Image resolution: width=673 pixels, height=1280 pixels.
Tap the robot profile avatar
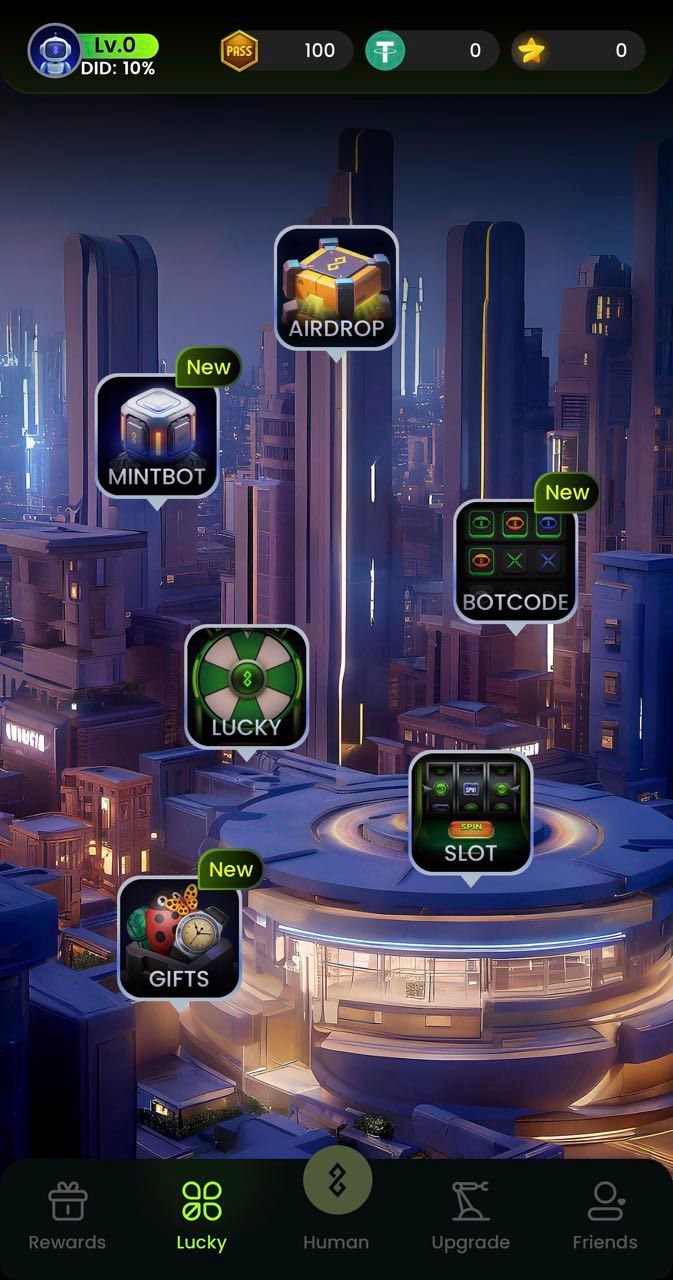coord(54,50)
